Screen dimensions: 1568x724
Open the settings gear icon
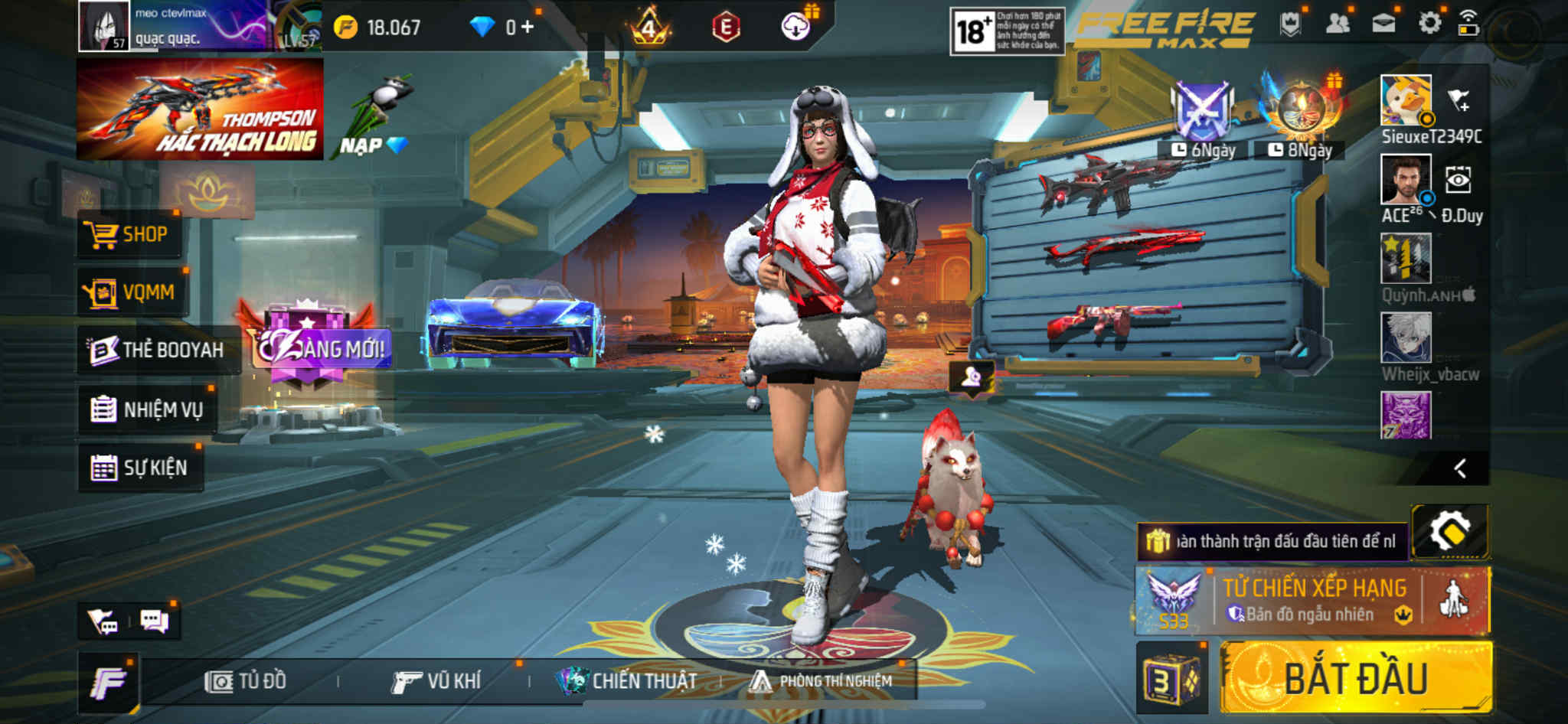tap(1429, 24)
